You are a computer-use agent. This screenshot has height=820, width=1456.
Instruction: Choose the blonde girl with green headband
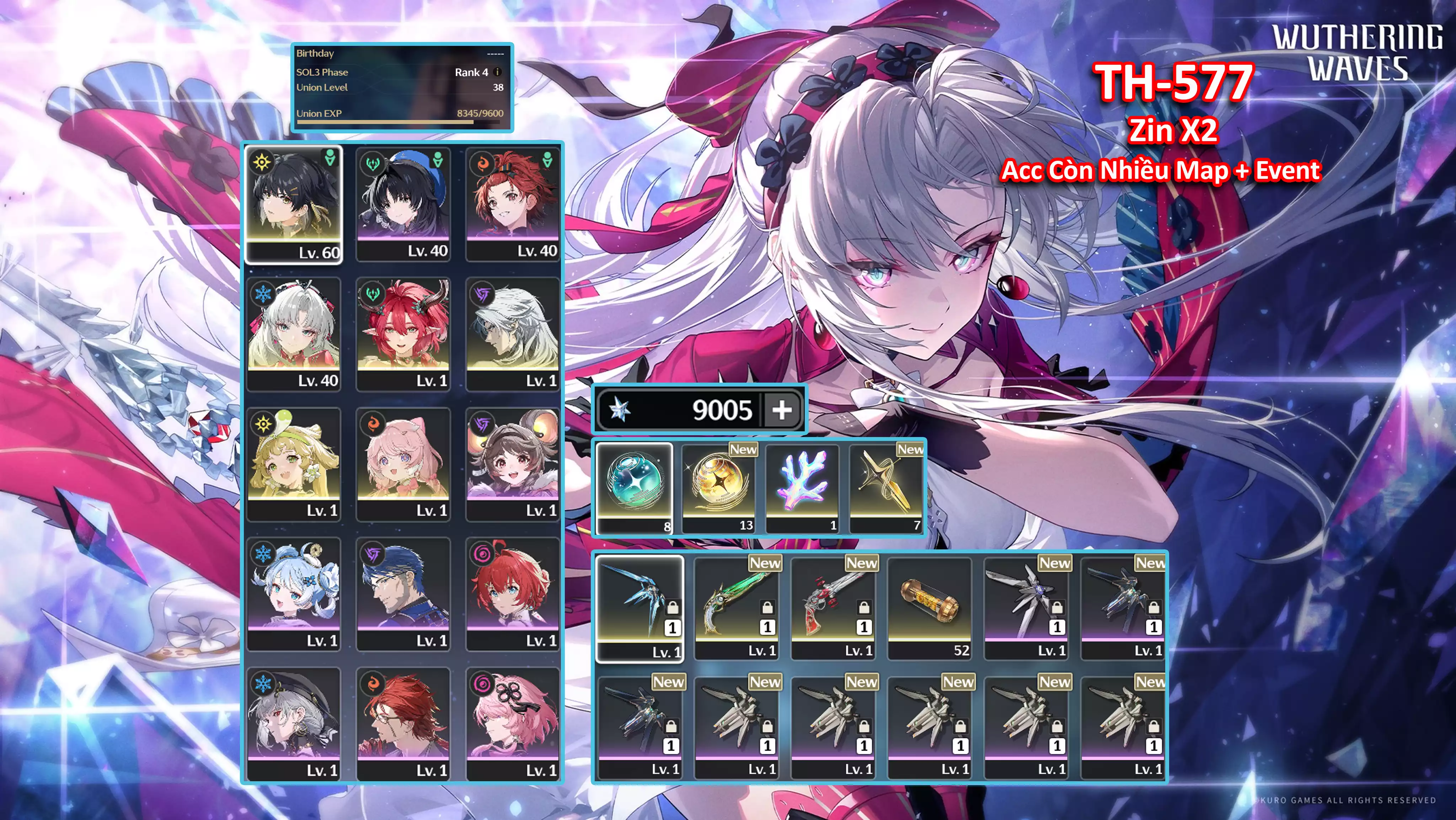point(293,464)
